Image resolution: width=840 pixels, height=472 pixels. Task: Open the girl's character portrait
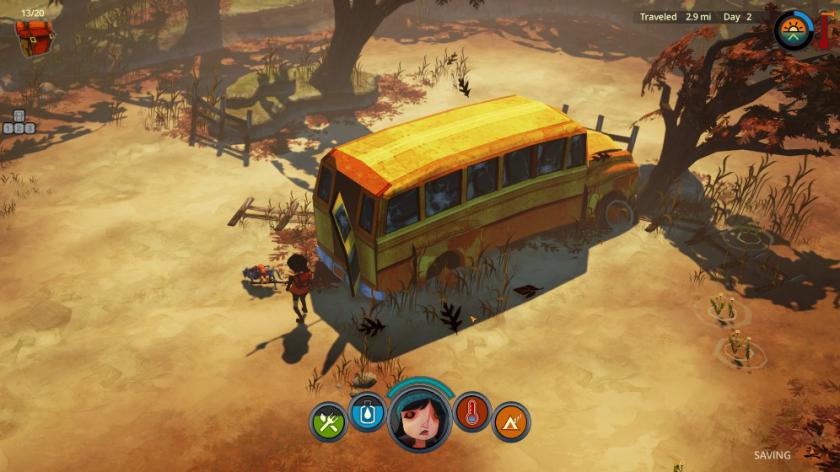point(420,416)
